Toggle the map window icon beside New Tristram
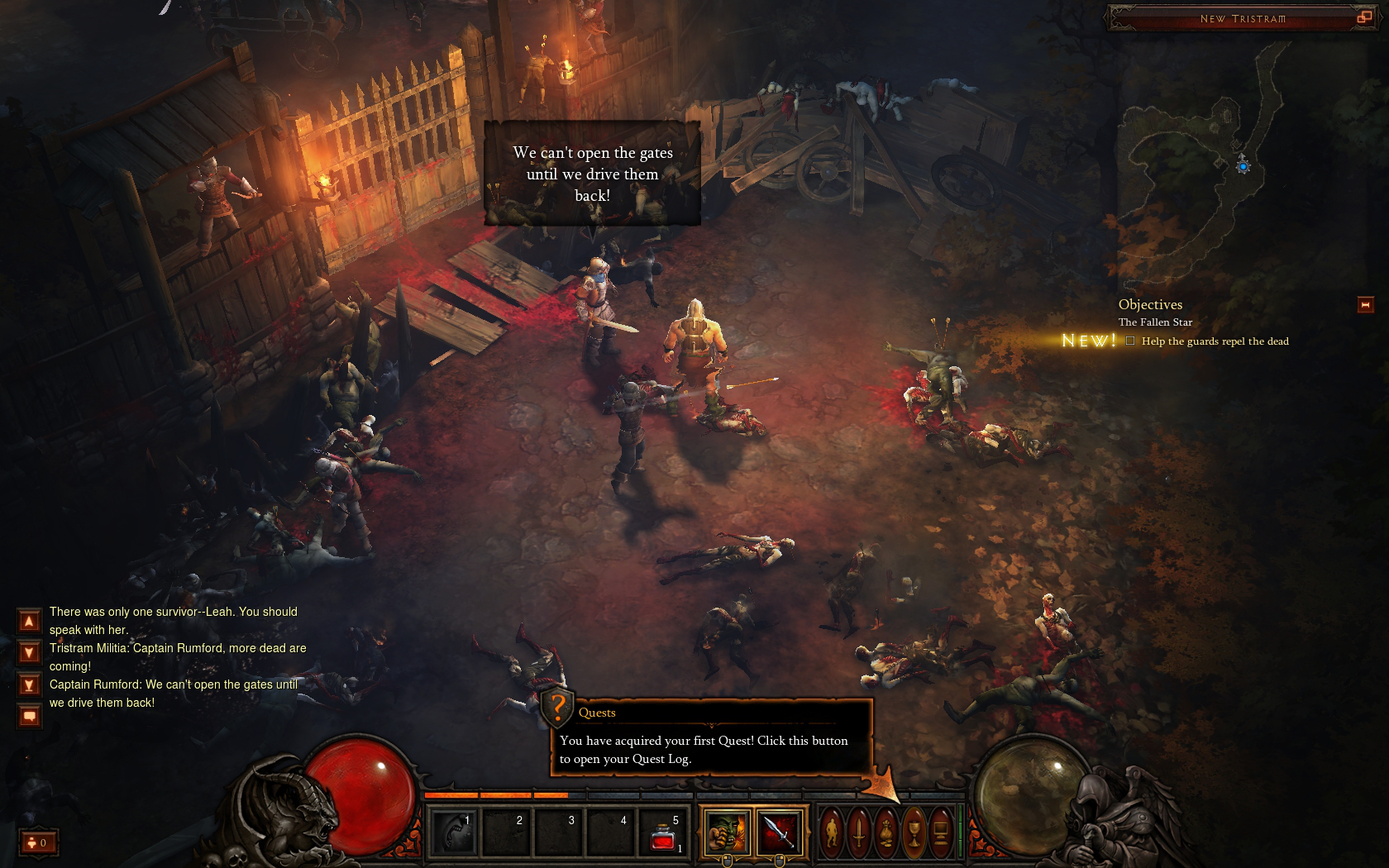This screenshot has width=1389, height=868. 1364,17
